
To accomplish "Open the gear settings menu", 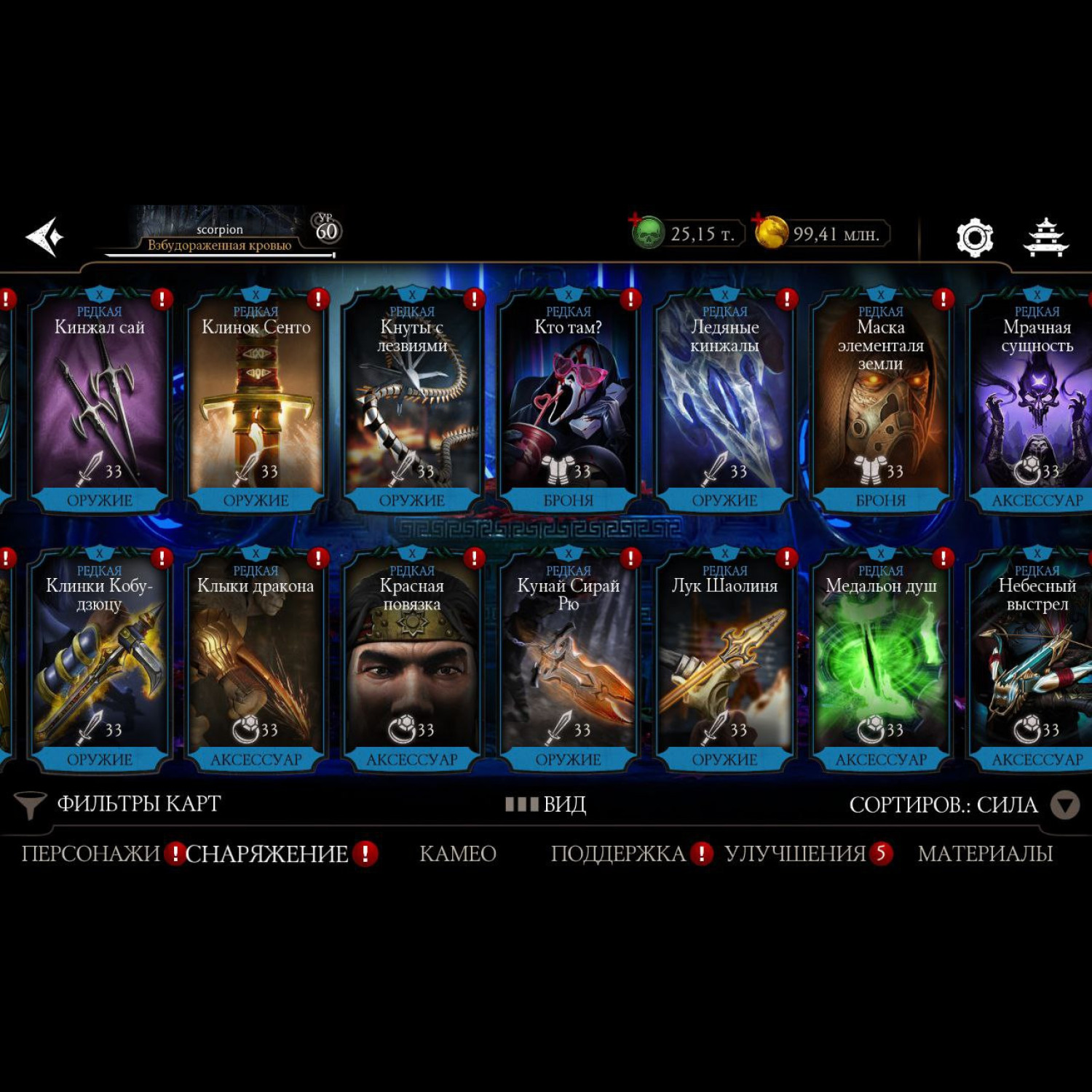I will tap(974, 237).
